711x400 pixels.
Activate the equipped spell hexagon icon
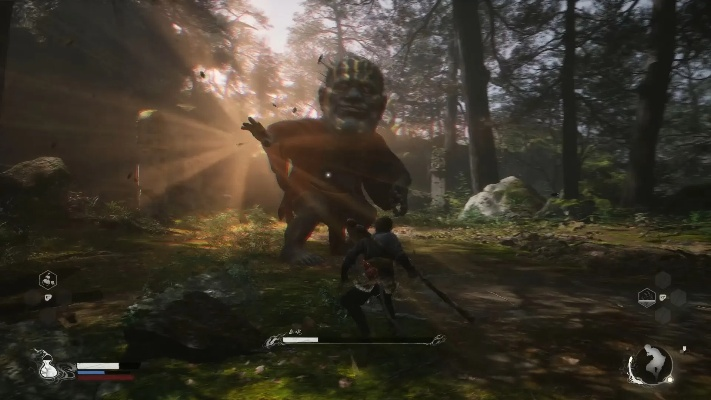[x=647, y=297]
